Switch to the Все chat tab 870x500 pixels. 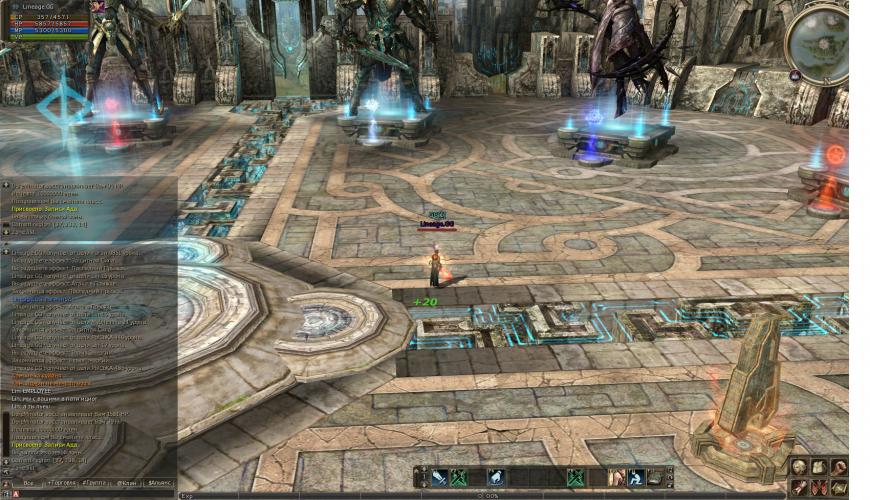28,483
